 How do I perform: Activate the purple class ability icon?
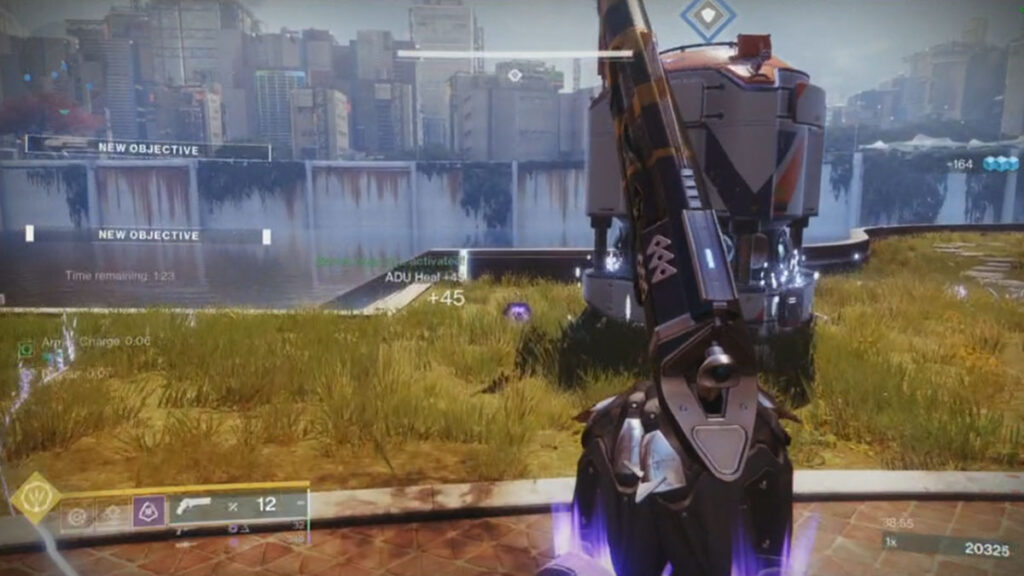pos(150,512)
